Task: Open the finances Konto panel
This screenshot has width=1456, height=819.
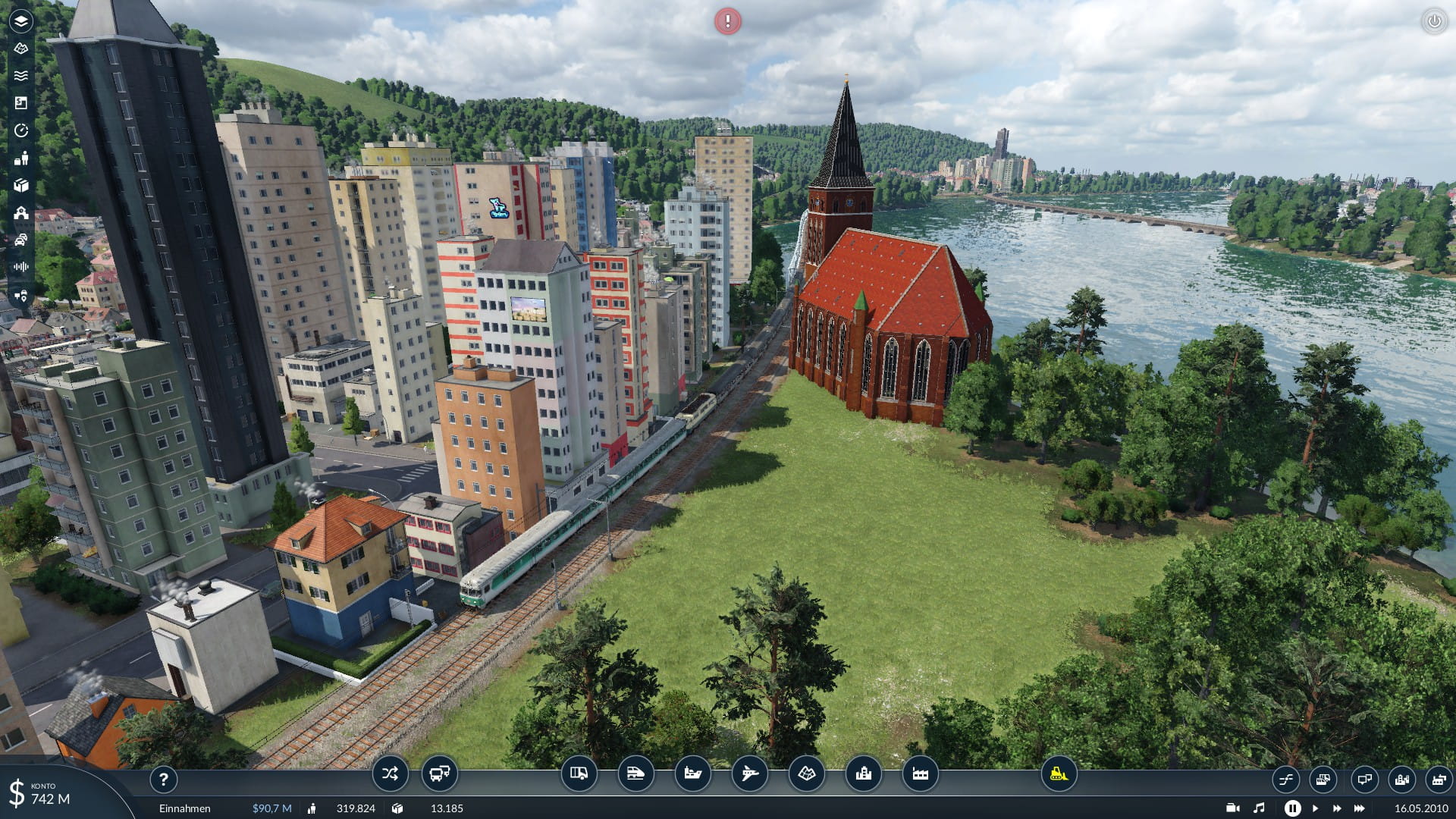Action: (x=45, y=793)
